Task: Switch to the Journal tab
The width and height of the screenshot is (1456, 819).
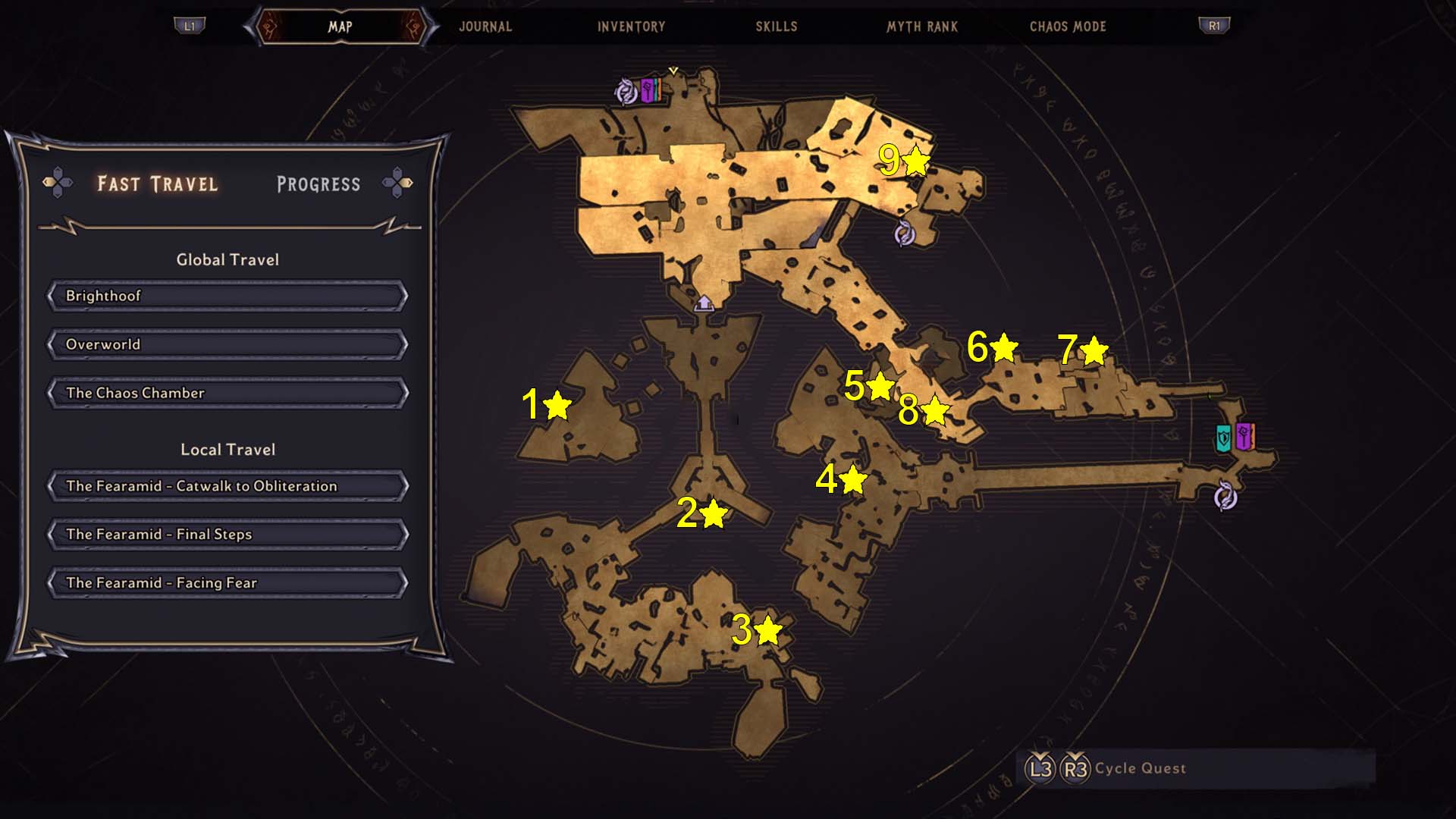Action: [x=485, y=26]
